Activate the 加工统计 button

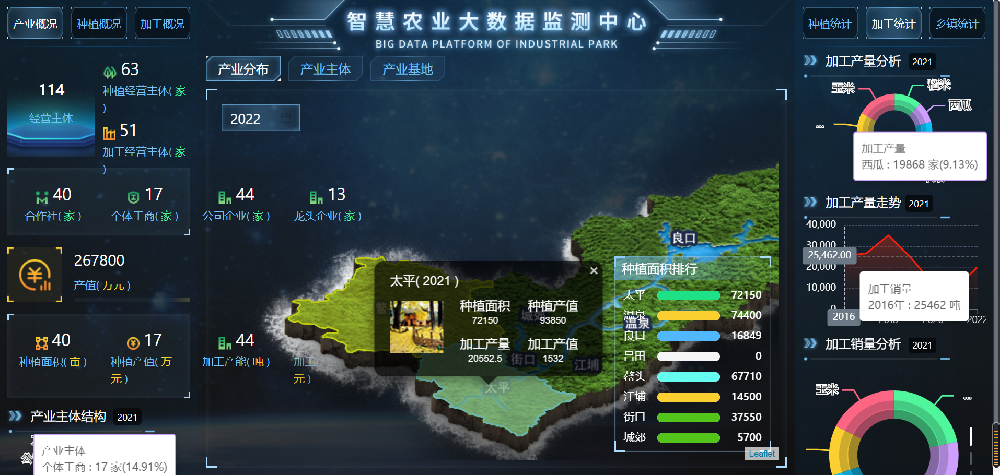892,23
